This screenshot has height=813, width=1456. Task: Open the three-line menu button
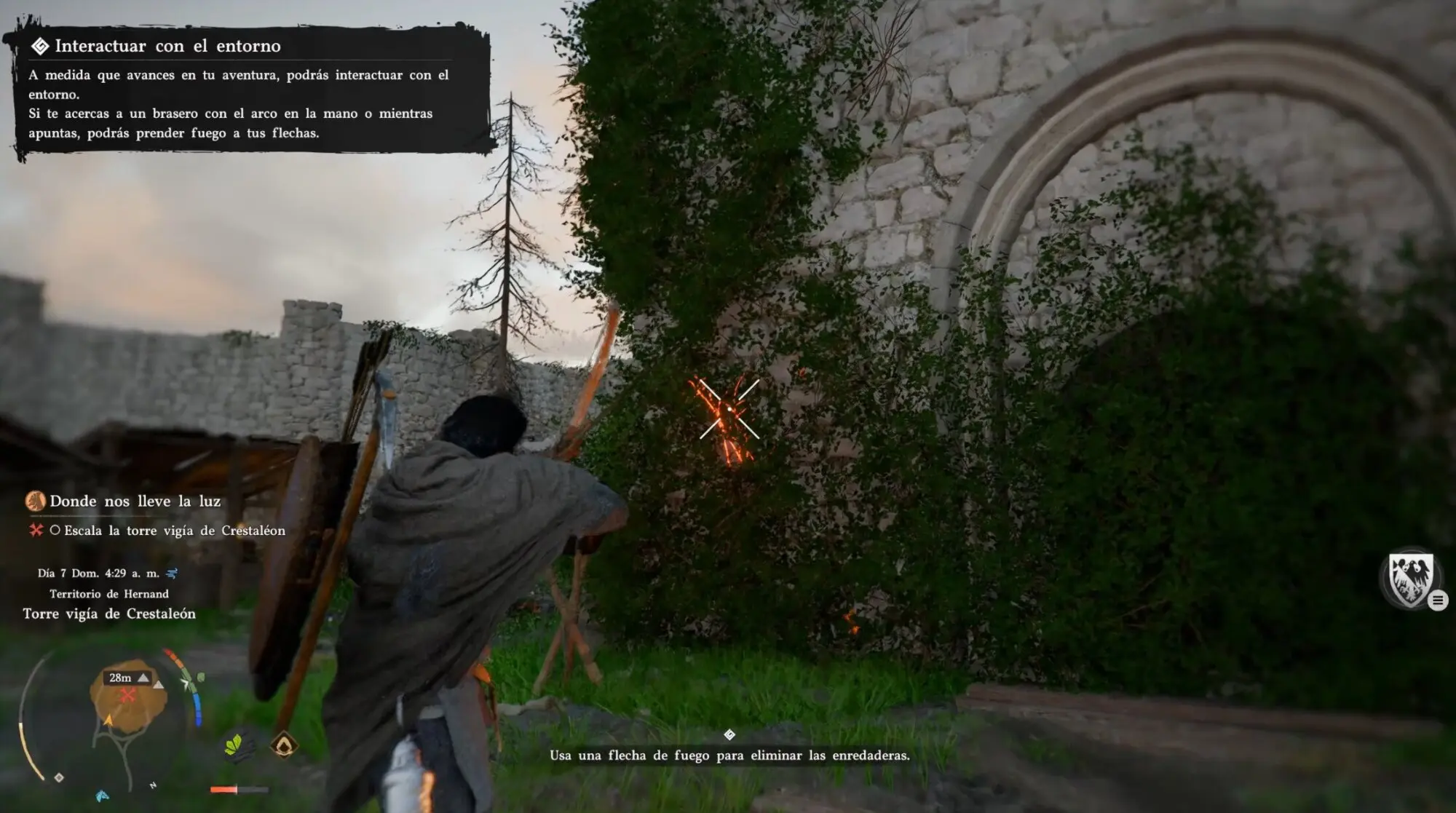(x=1437, y=600)
